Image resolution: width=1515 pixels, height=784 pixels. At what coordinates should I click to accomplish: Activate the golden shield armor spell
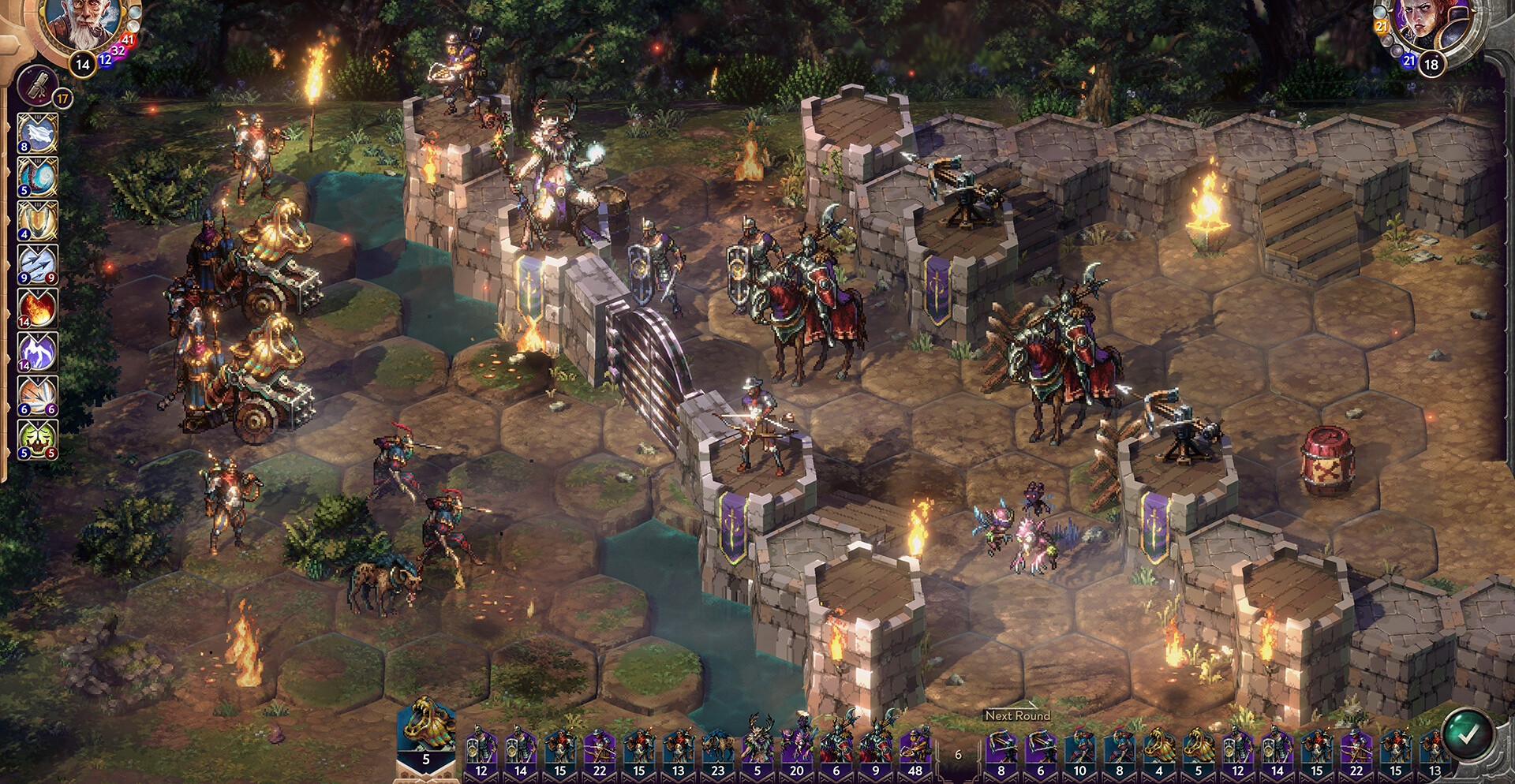point(37,221)
